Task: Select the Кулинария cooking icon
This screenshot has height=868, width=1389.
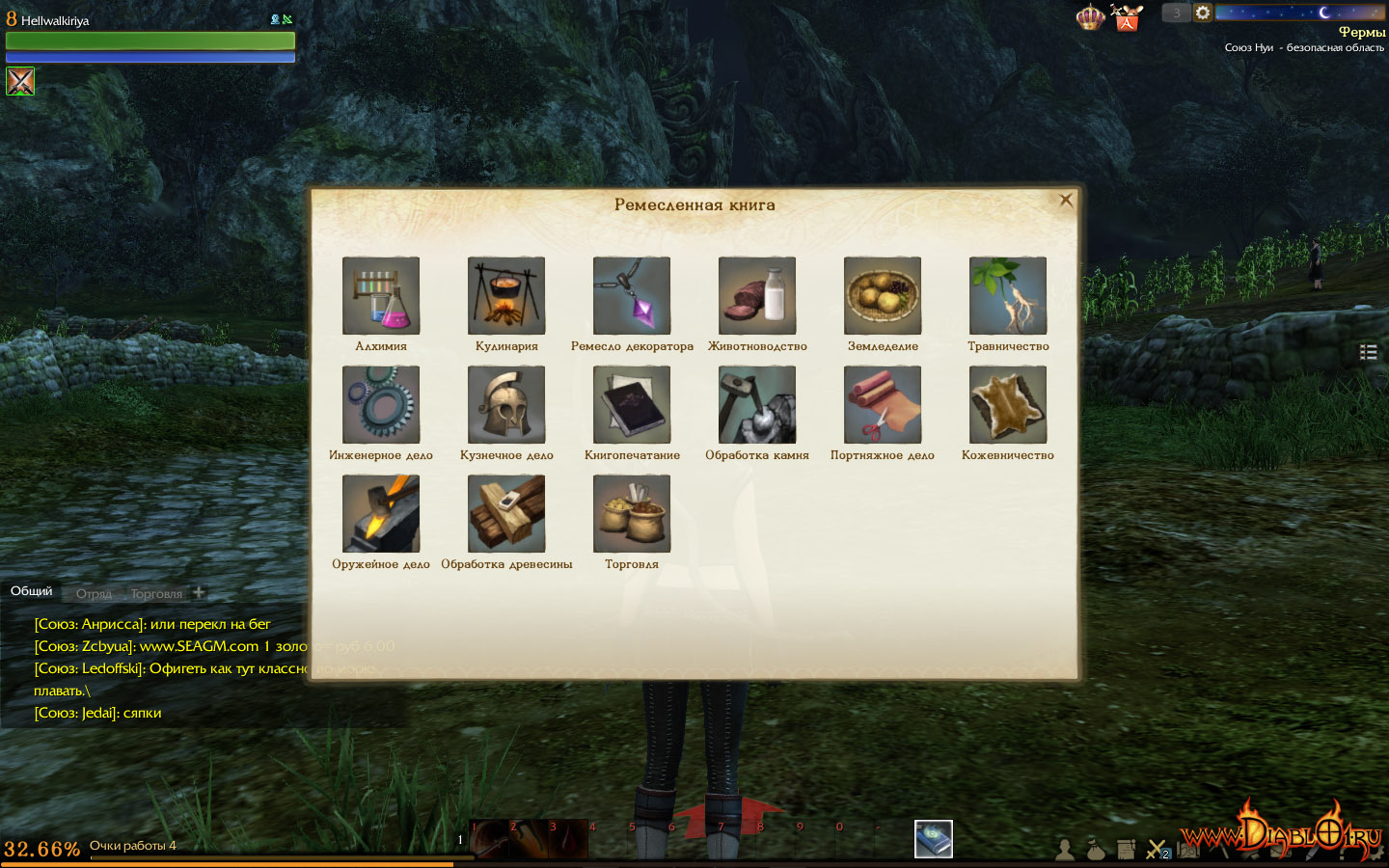Action: pyautogui.click(x=506, y=295)
